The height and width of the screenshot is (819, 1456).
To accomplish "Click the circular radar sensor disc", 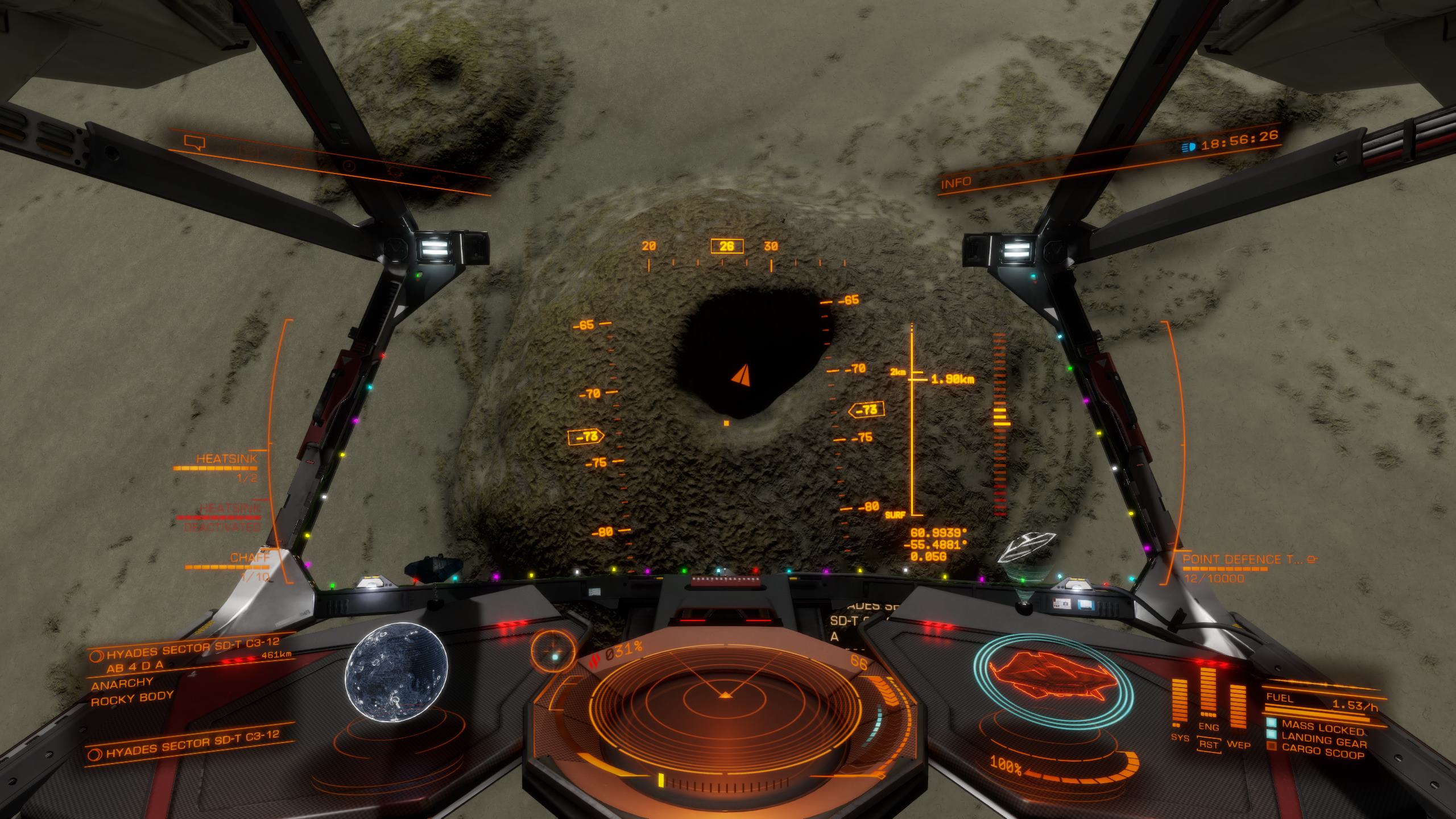I will tap(725, 698).
